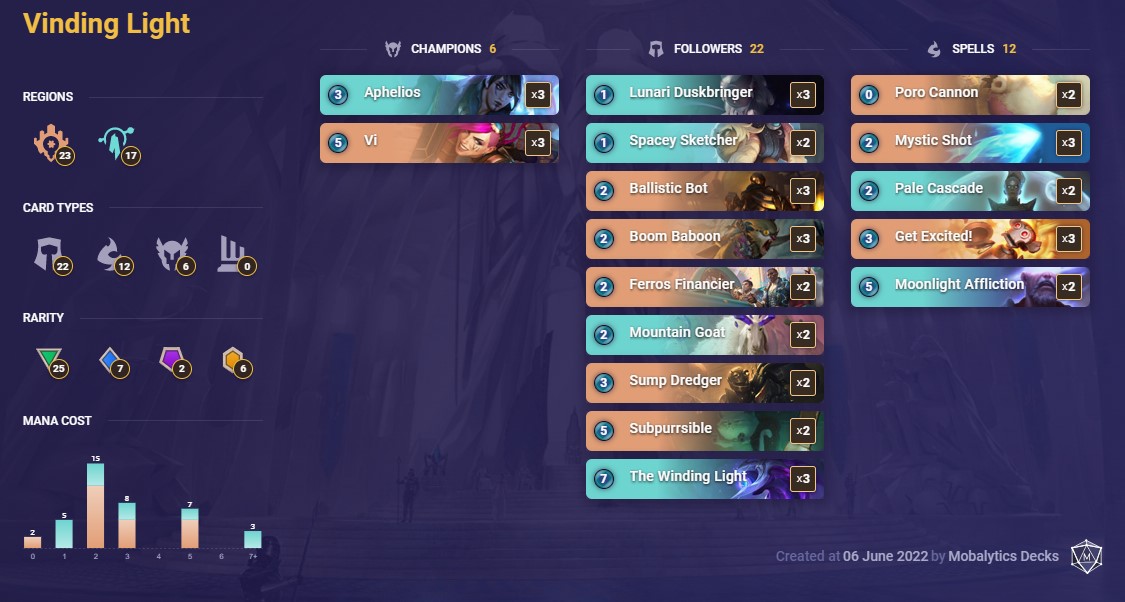Click the Spacey Sketcher card row
Viewport: 1125px width, 602px height.
pos(704,143)
